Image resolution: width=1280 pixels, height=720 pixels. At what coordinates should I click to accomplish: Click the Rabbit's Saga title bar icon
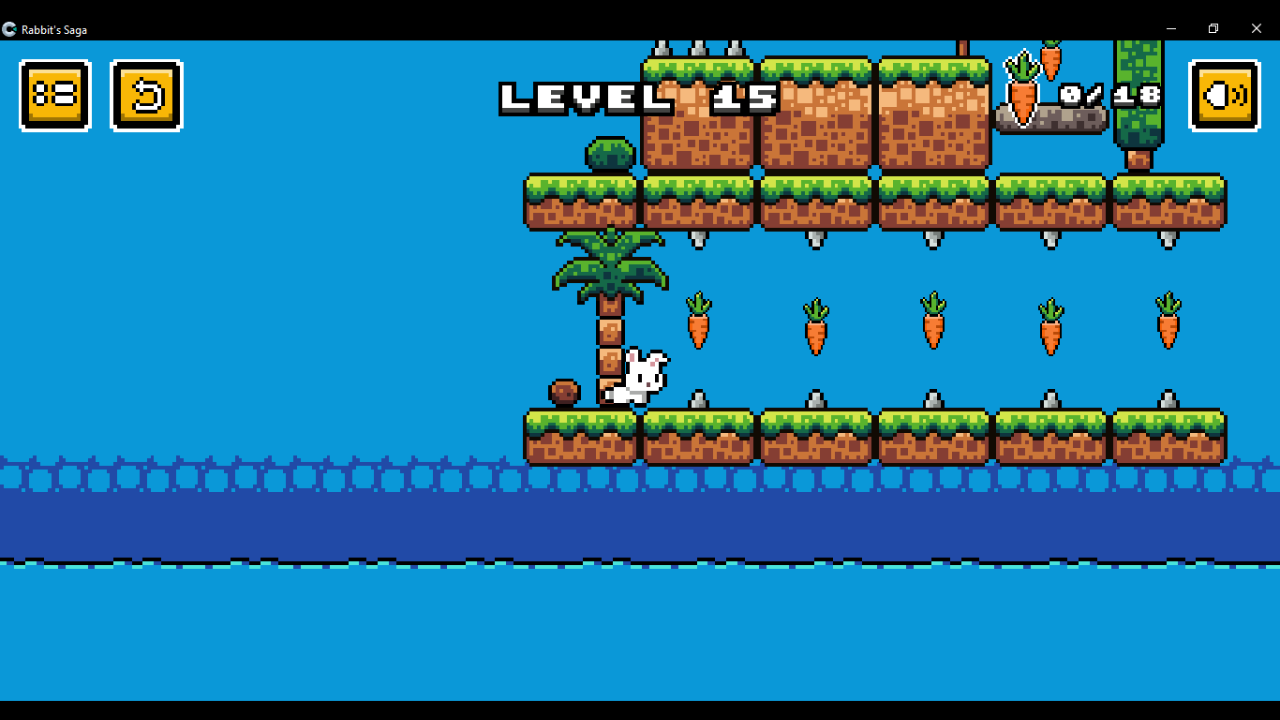pyautogui.click(x=10, y=29)
